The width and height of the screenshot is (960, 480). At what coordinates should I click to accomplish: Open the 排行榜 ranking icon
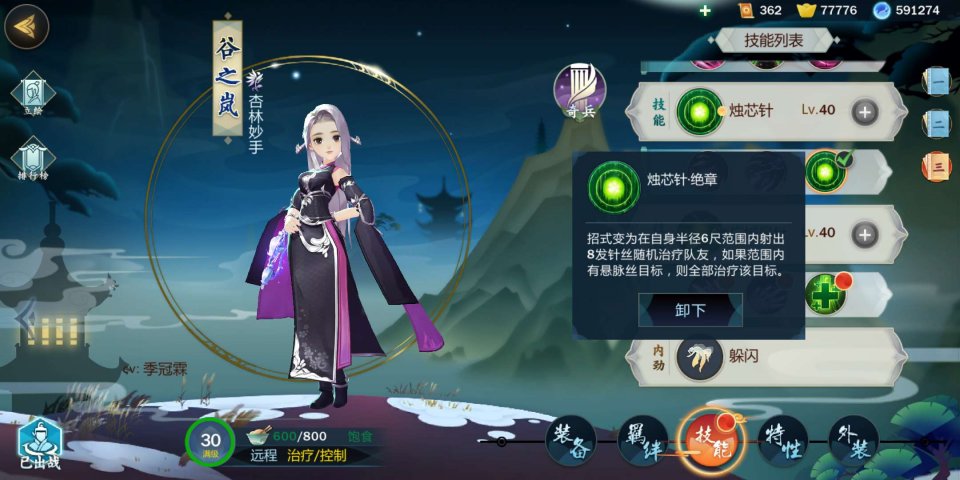point(33,162)
